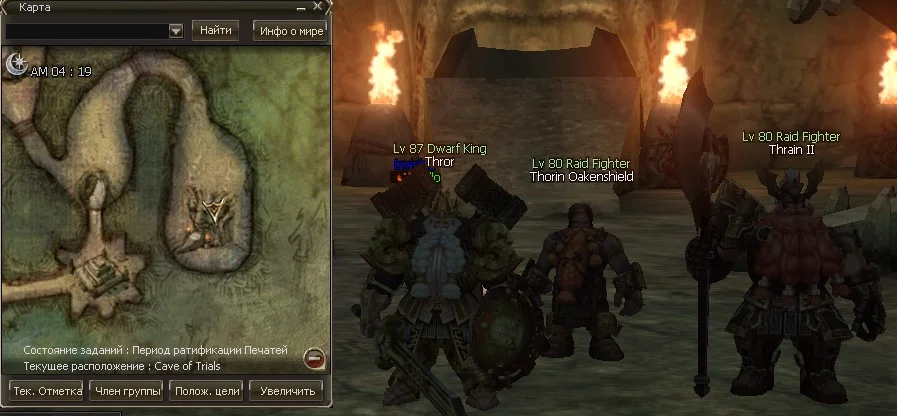Click the red minus button on map
Viewport: 897px width, 416px height.
pos(314,357)
